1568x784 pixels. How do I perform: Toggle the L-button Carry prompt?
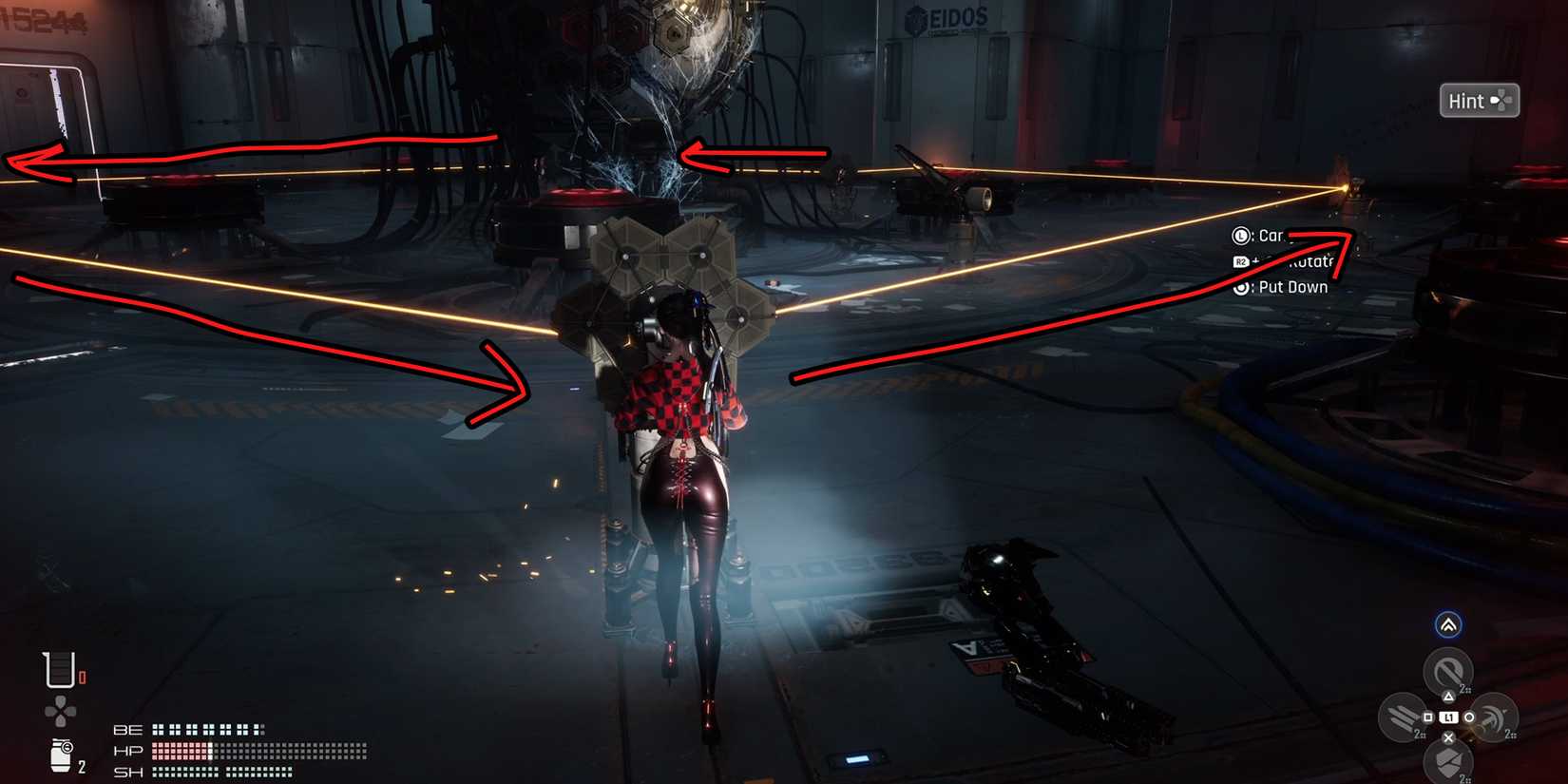coord(1240,237)
